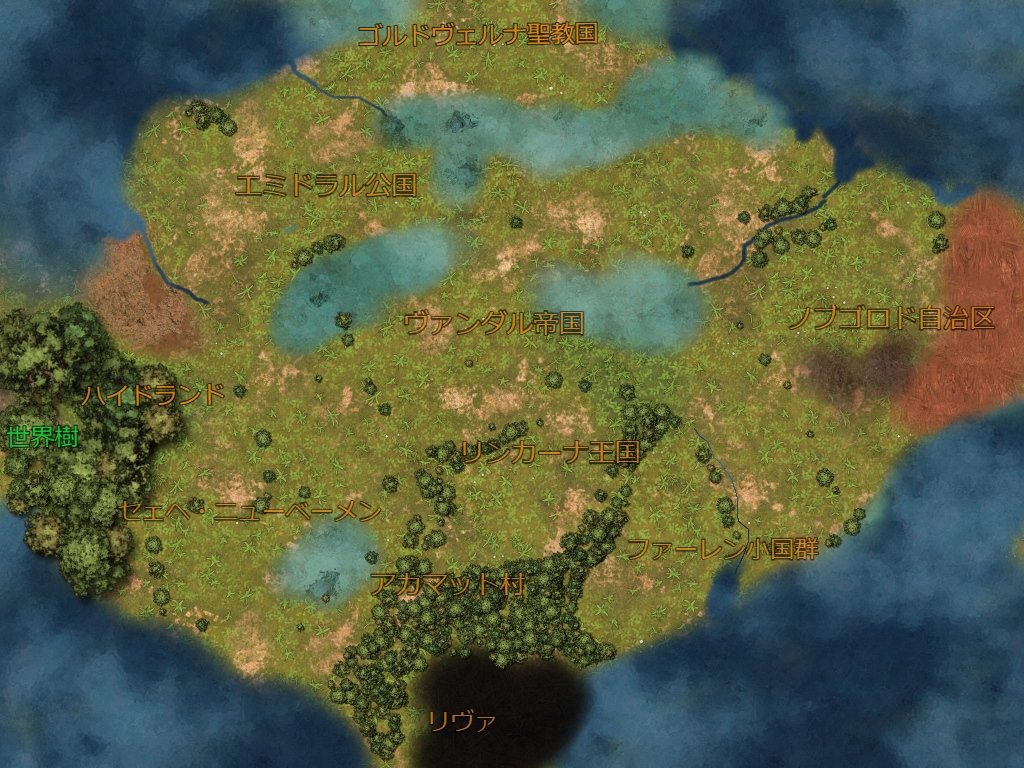Viewport: 1024px width, 768px height.
Task: Select ゴルドヴェルナ聖教国 on the world map
Action: pos(477,34)
